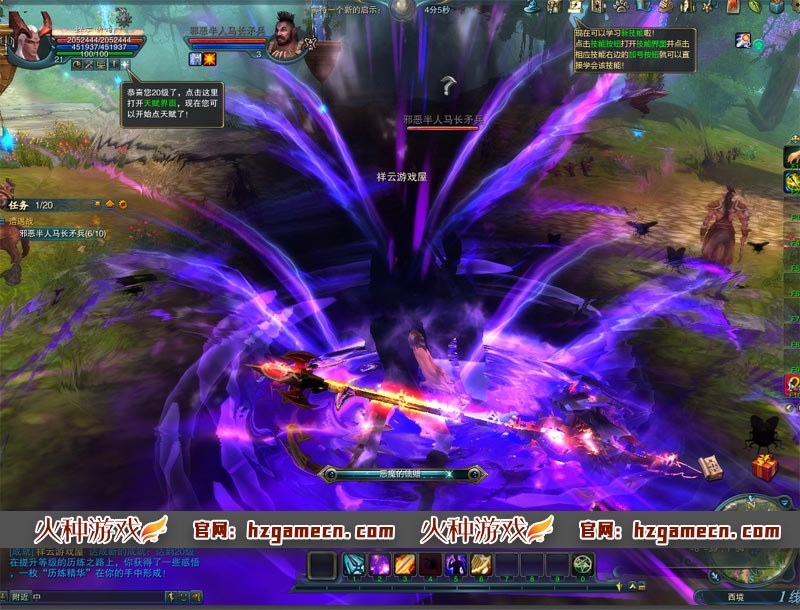
Task: Activate the shadow figure skill in slot 5
Action: click(456, 565)
